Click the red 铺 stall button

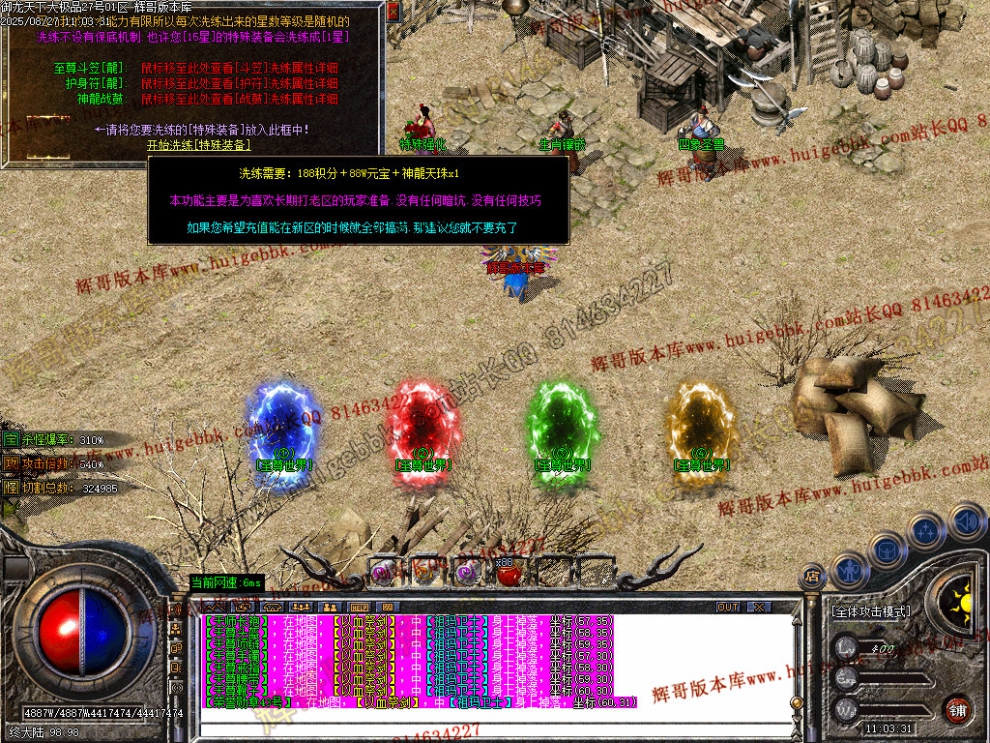pyautogui.click(x=957, y=711)
